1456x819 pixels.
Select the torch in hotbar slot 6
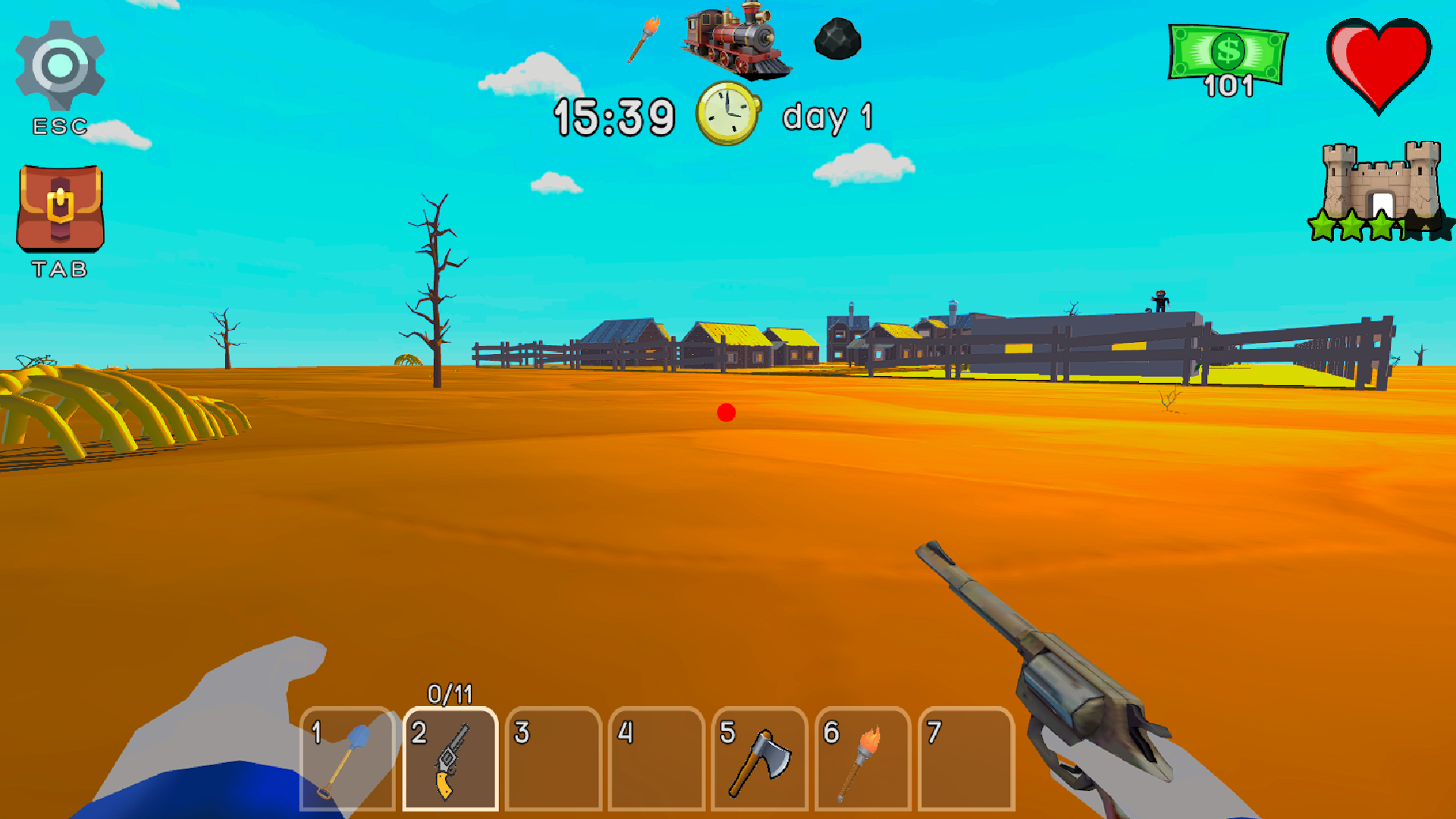coord(861,758)
